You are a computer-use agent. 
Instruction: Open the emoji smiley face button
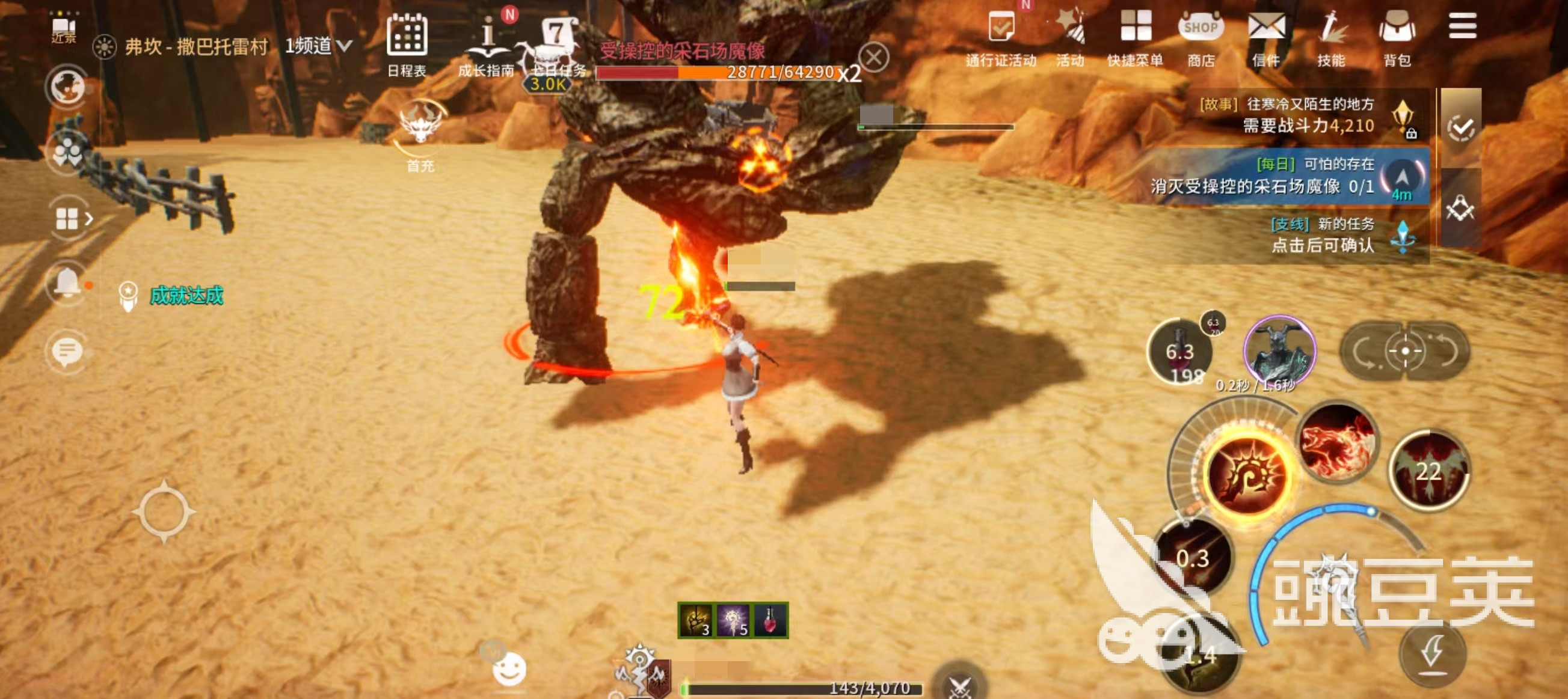pos(509,670)
